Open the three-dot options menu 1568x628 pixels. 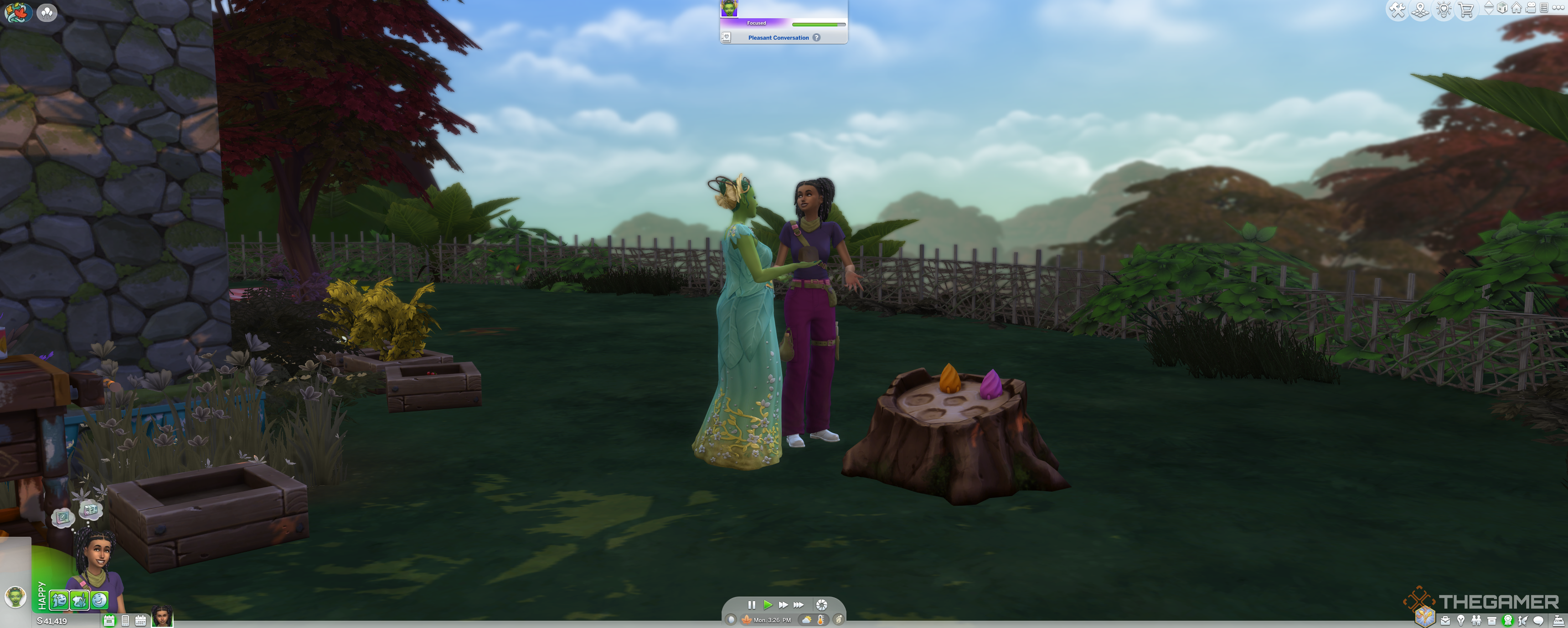[x=1558, y=8]
